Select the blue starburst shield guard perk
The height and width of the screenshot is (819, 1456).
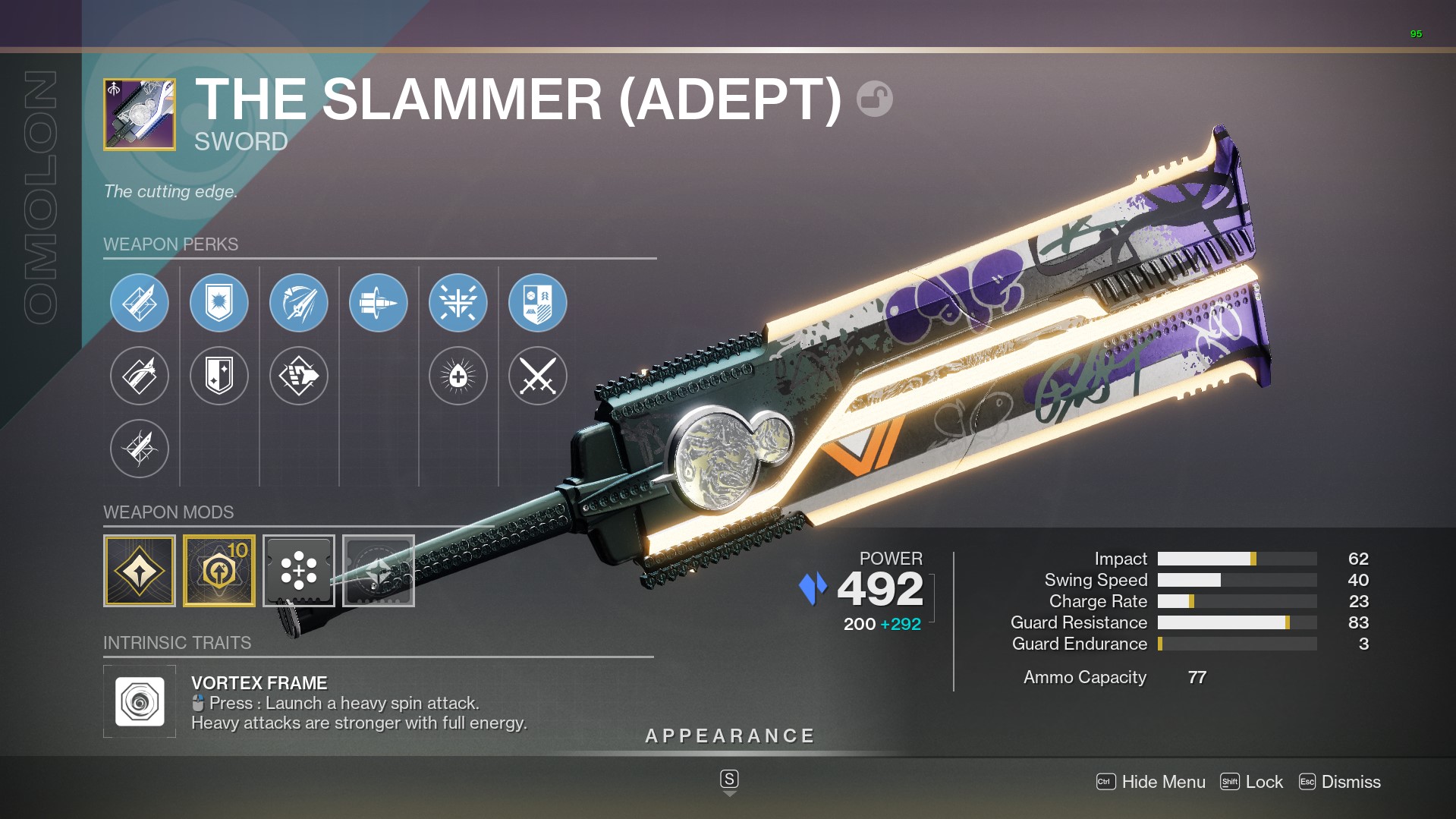(x=219, y=303)
